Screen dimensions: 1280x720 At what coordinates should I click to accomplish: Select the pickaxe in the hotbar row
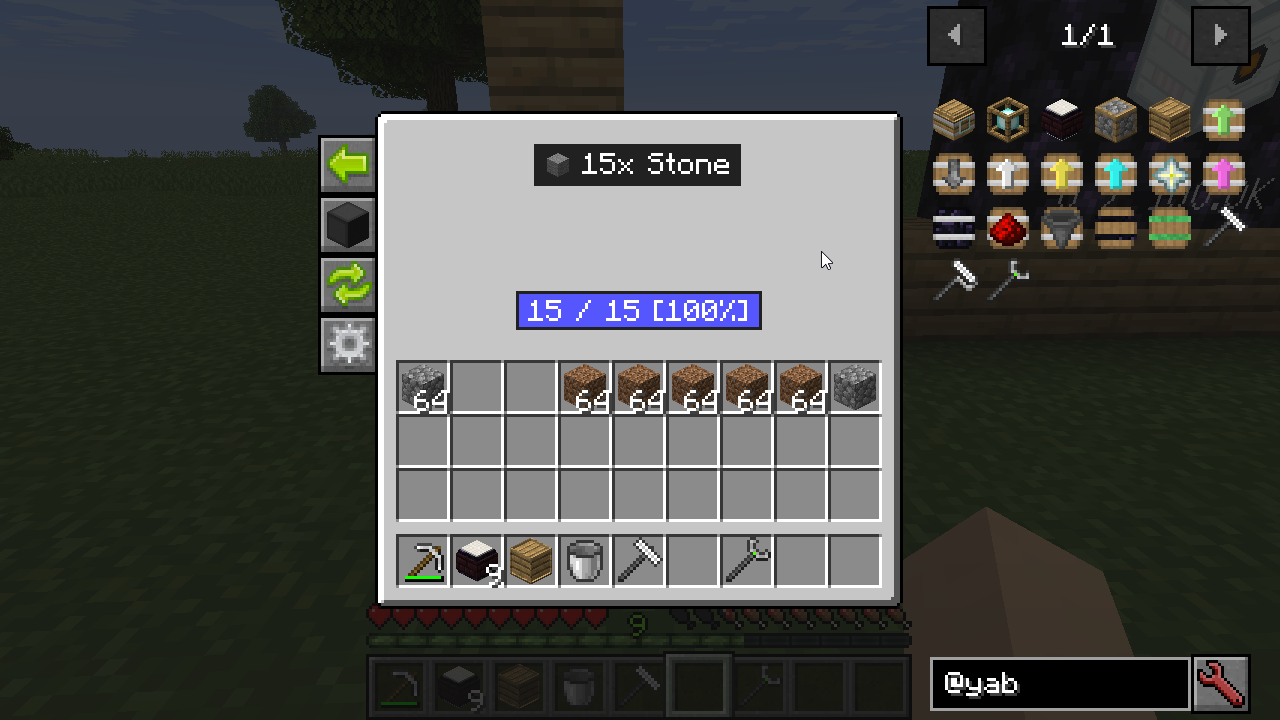coord(423,561)
